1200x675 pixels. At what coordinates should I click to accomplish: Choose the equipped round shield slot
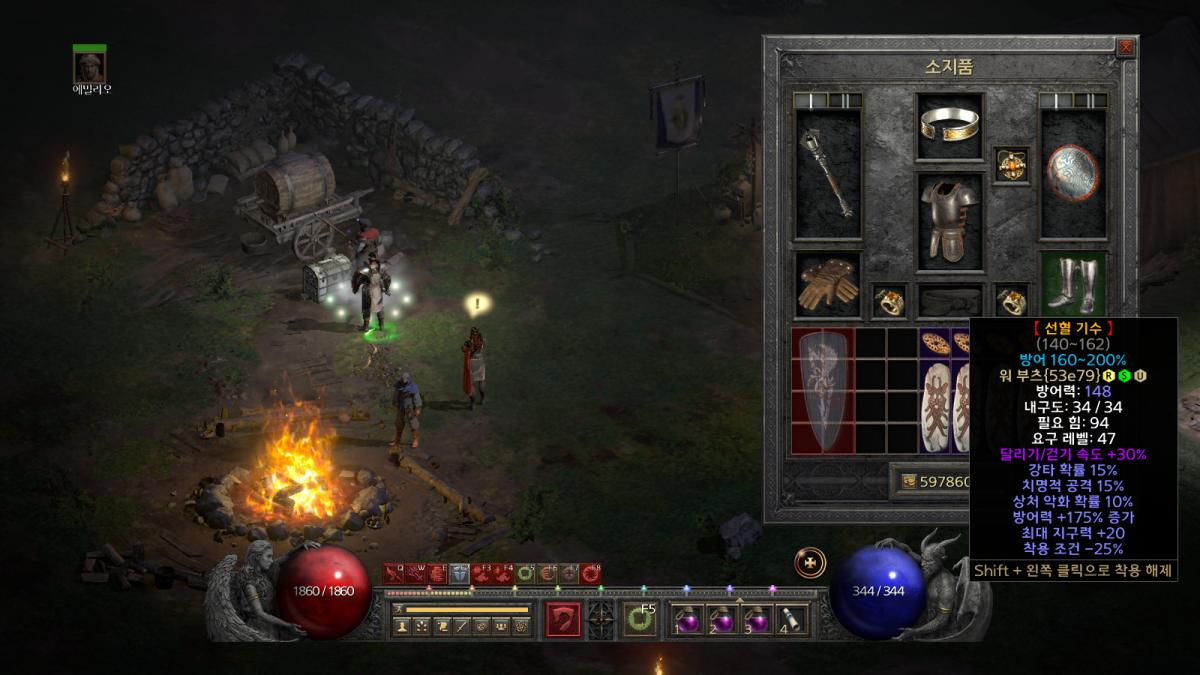[x=1073, y=174]
